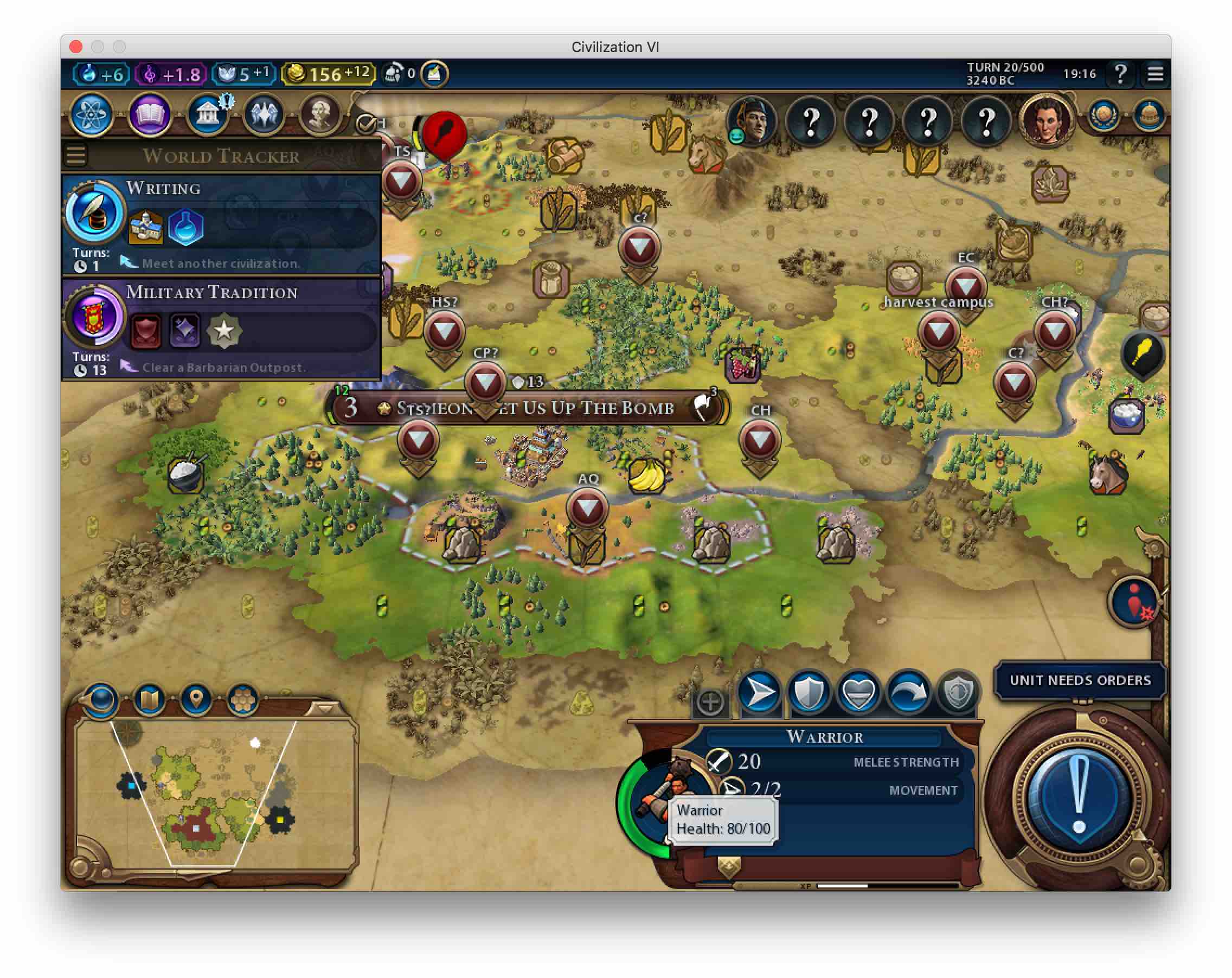1232x978 pixels.
Task: Select the known leader portrait with hat
Action: [x=752, y=121]
